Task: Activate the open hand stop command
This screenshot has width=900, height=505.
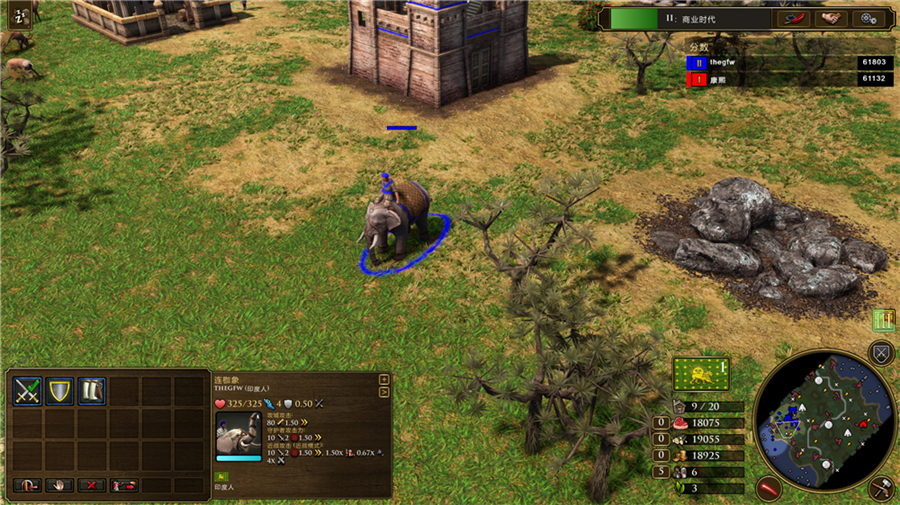Action: click(x=59, y=485)
